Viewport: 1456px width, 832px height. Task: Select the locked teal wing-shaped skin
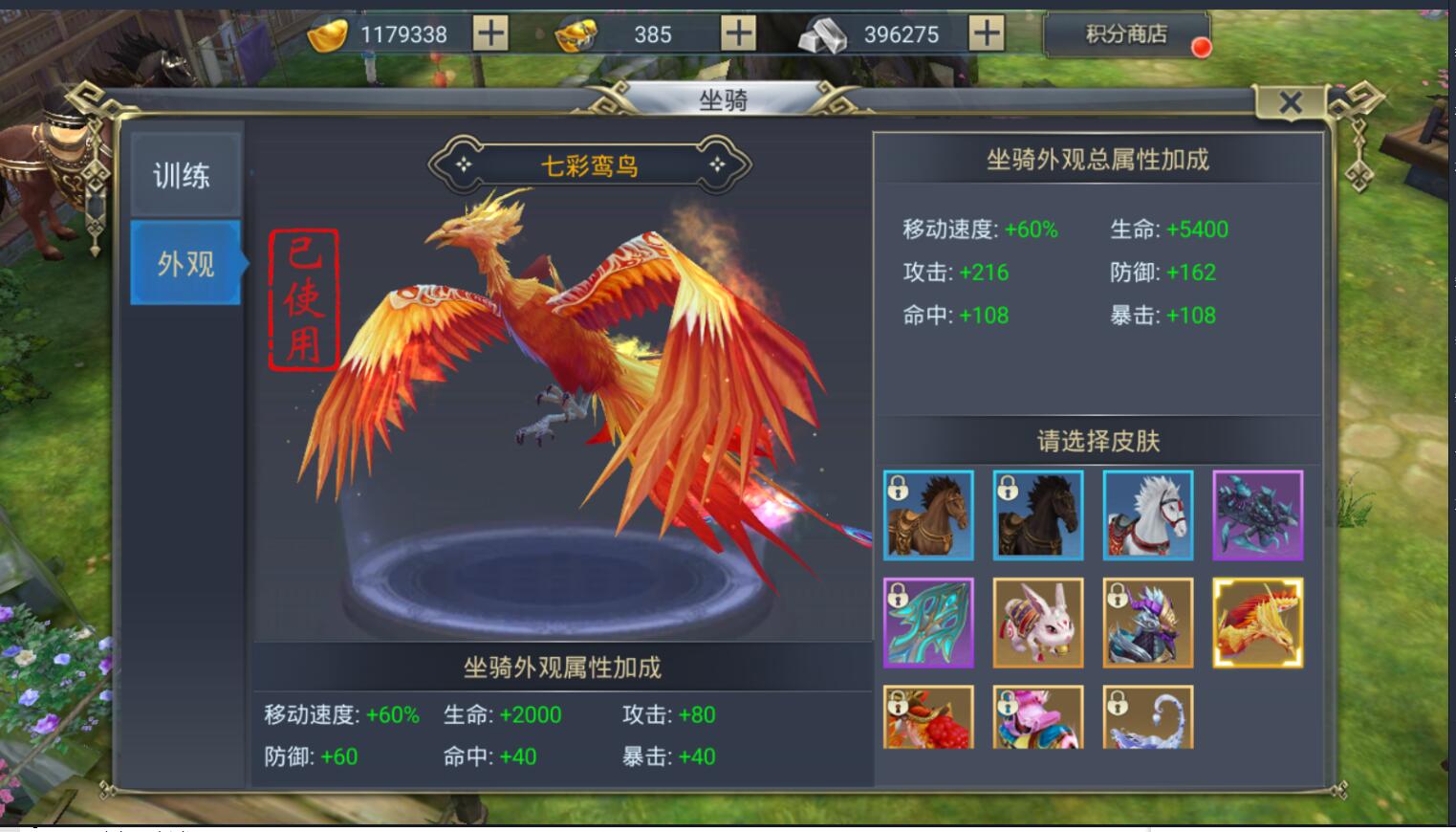pyautogui.click(x=928, y=623)
